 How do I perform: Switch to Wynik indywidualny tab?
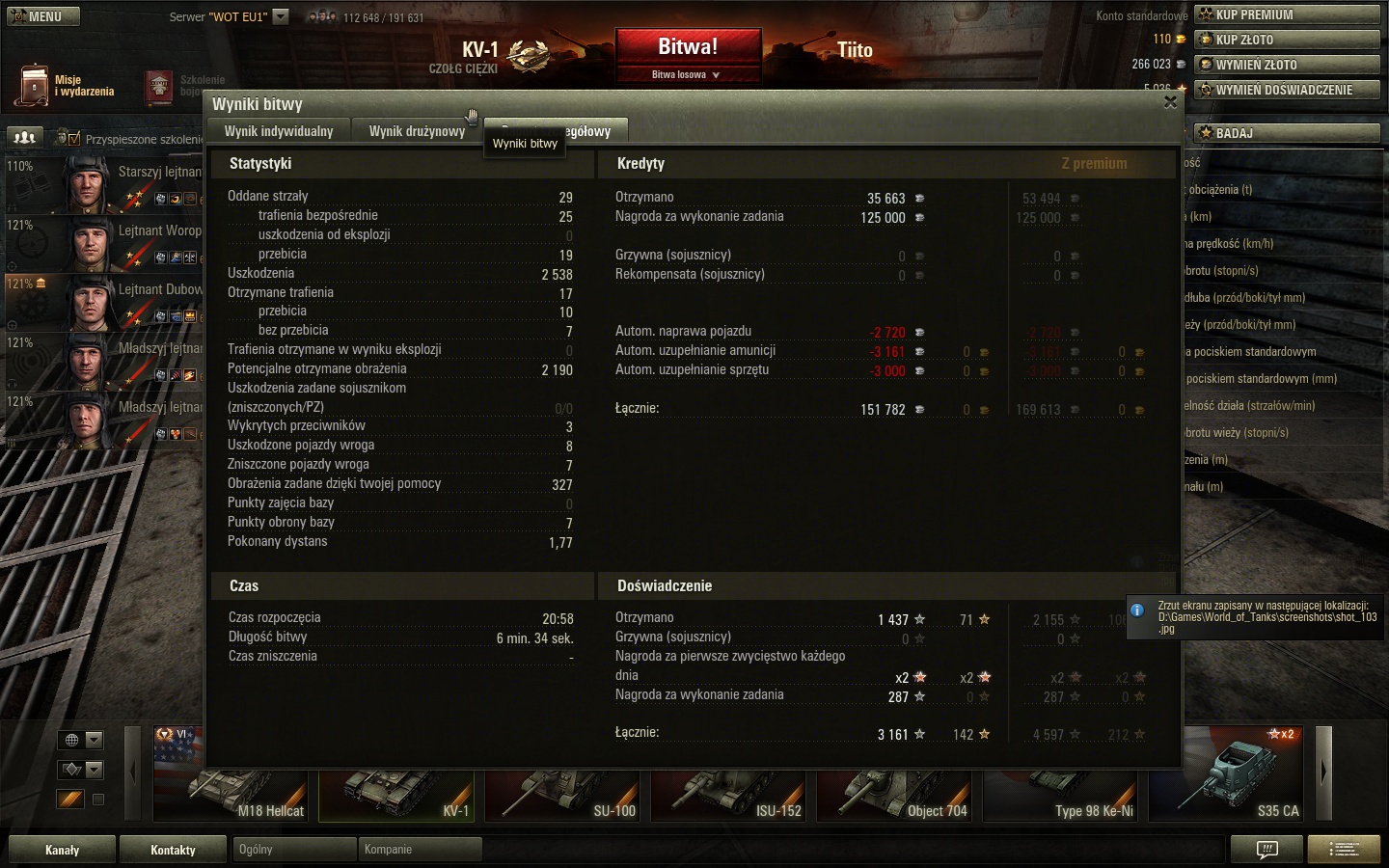click(x=279, y=131)
